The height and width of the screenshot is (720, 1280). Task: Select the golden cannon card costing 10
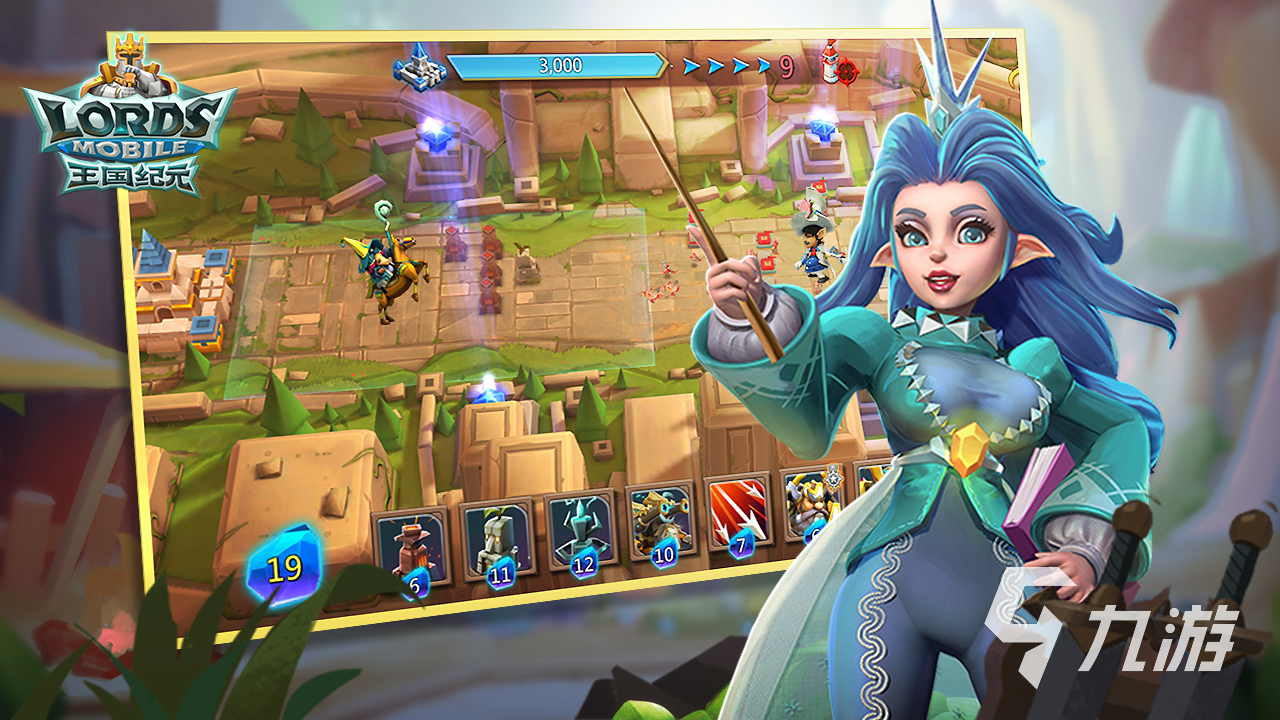[x=661, y=522]
